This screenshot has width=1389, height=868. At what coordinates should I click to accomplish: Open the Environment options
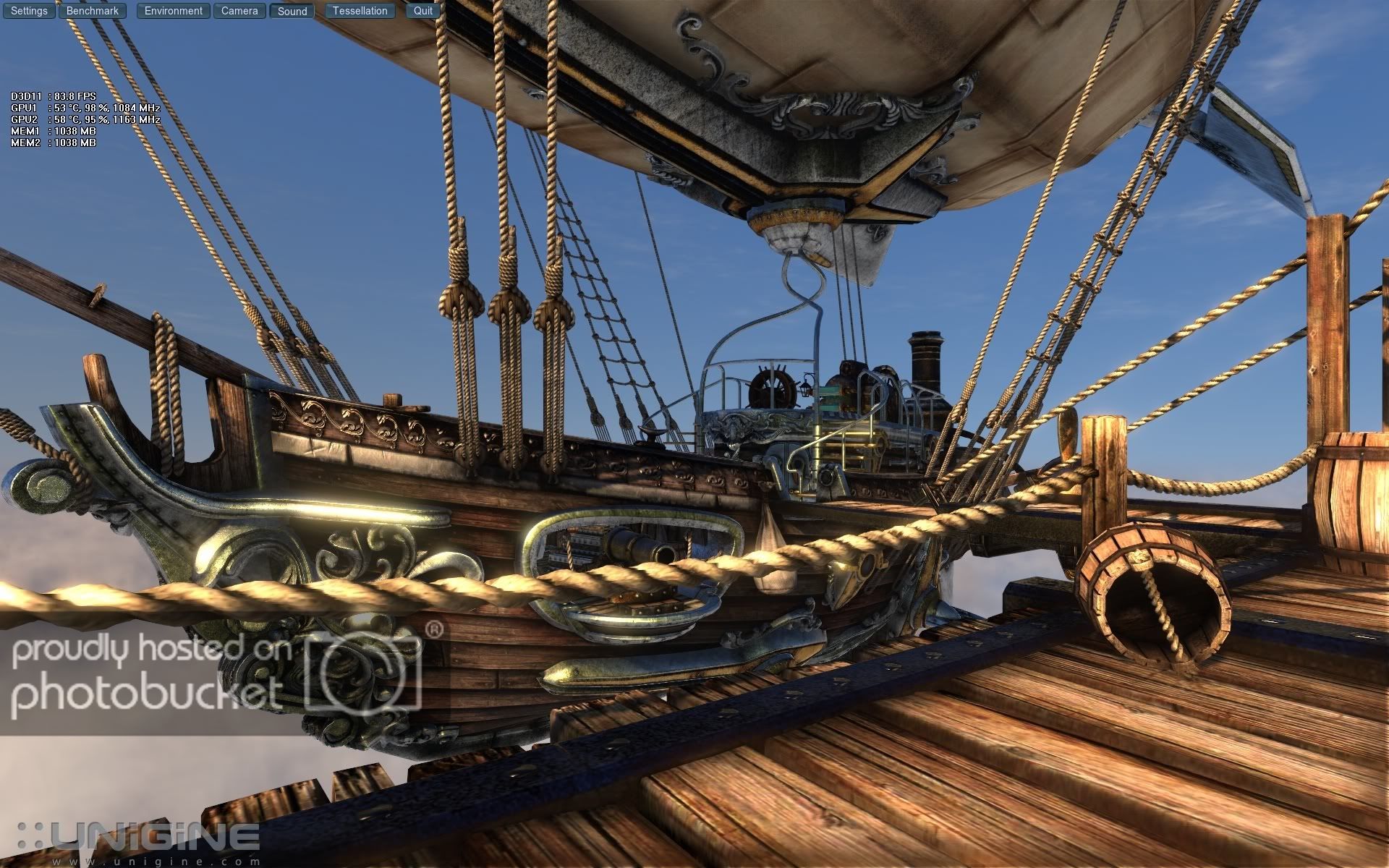[x=174, y=11]
